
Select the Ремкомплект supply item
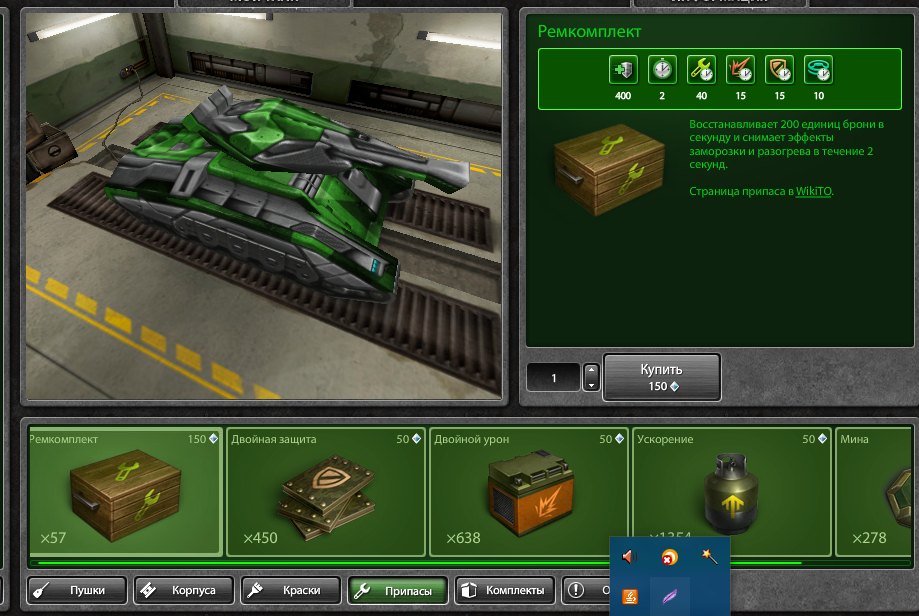[126, 491]
